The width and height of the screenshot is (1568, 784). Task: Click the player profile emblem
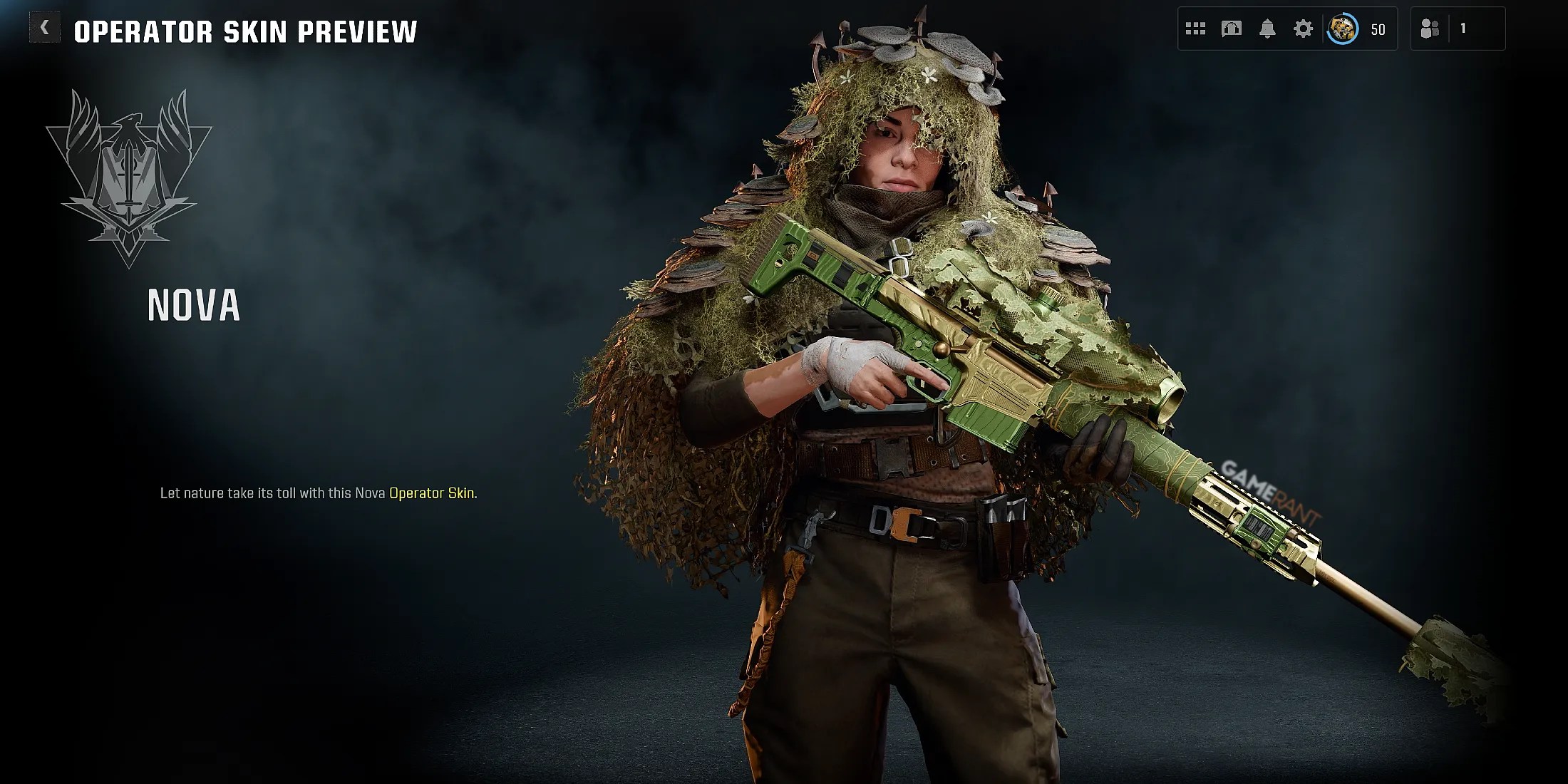point(1342,29)
